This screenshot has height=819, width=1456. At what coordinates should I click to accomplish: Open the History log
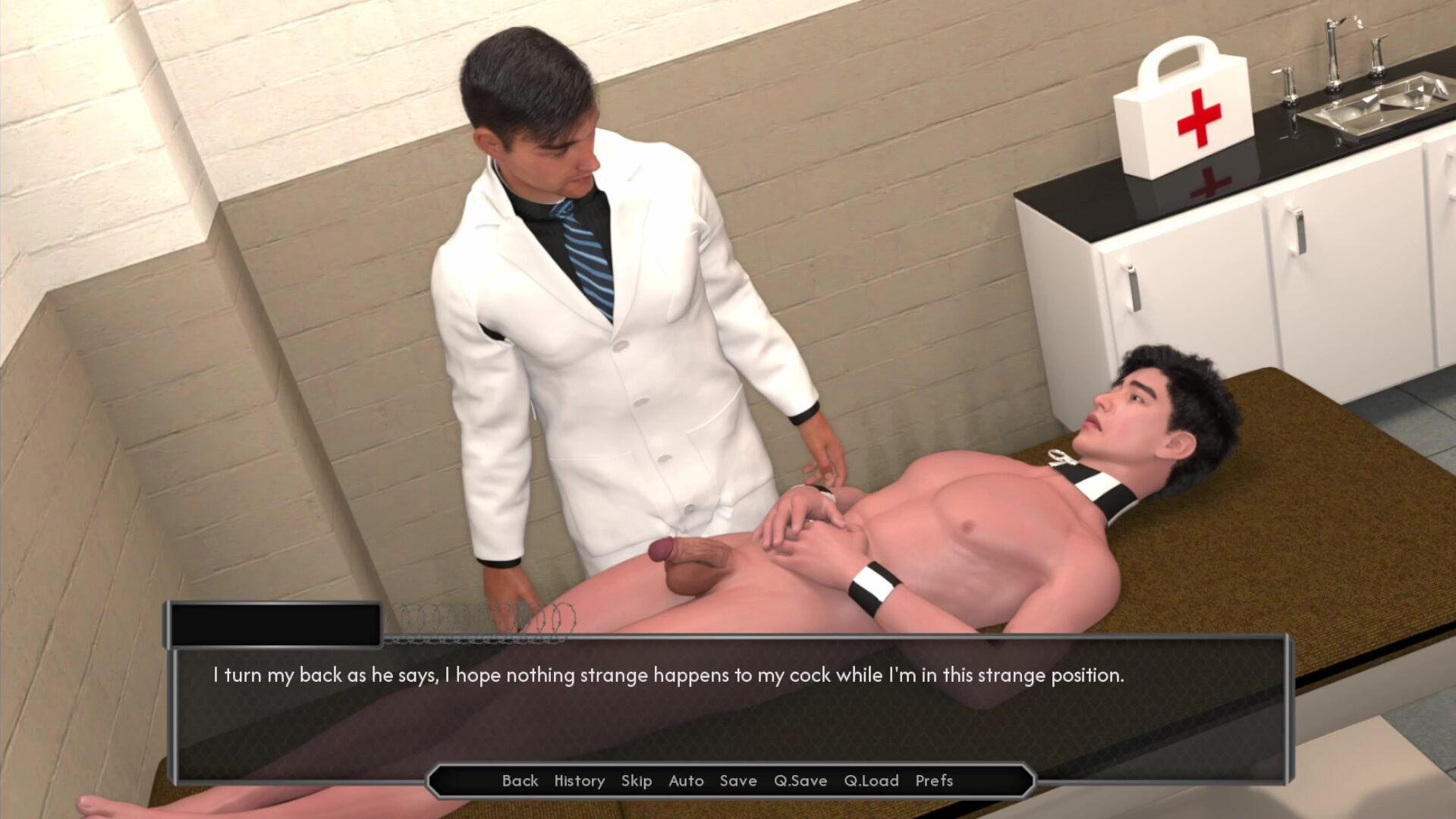[579, 780]
